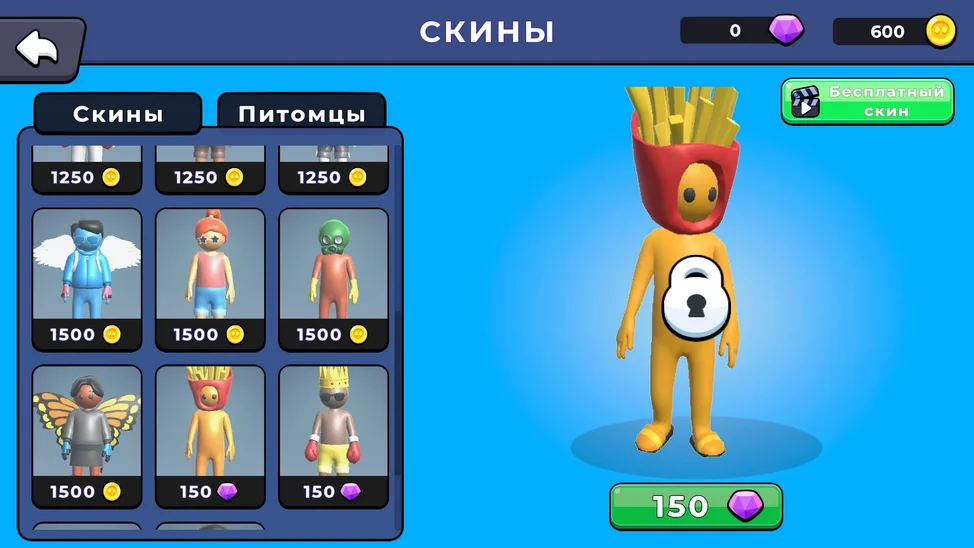Go back with the arrow button
The height and width of the screenshot is (548, 974).
40,46
